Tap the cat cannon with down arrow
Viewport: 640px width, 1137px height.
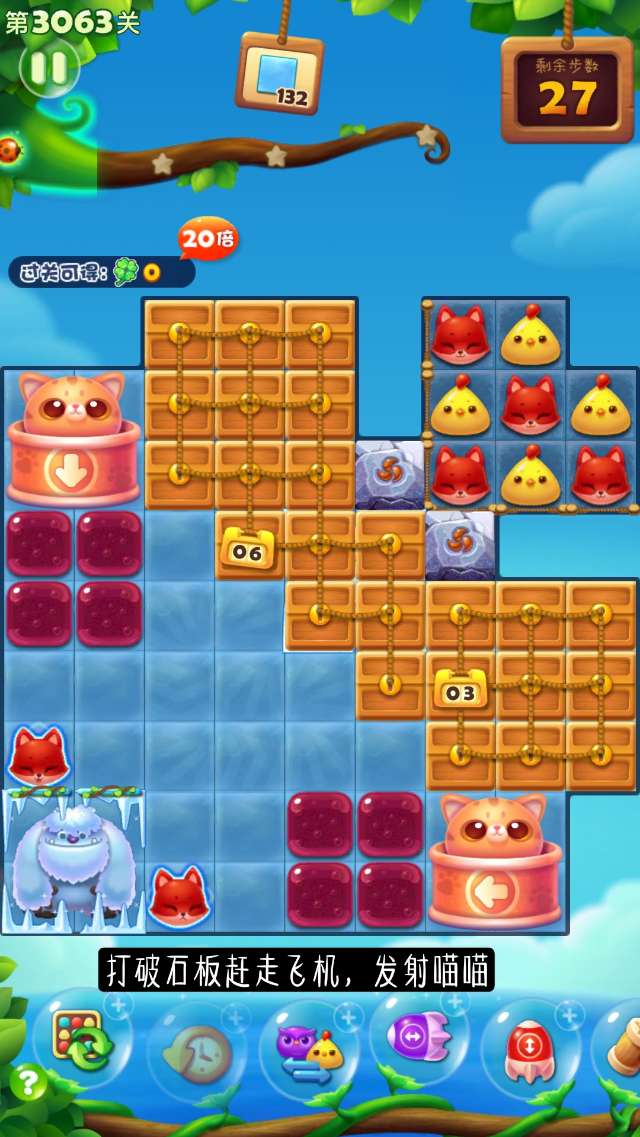[x=73, y=440]
